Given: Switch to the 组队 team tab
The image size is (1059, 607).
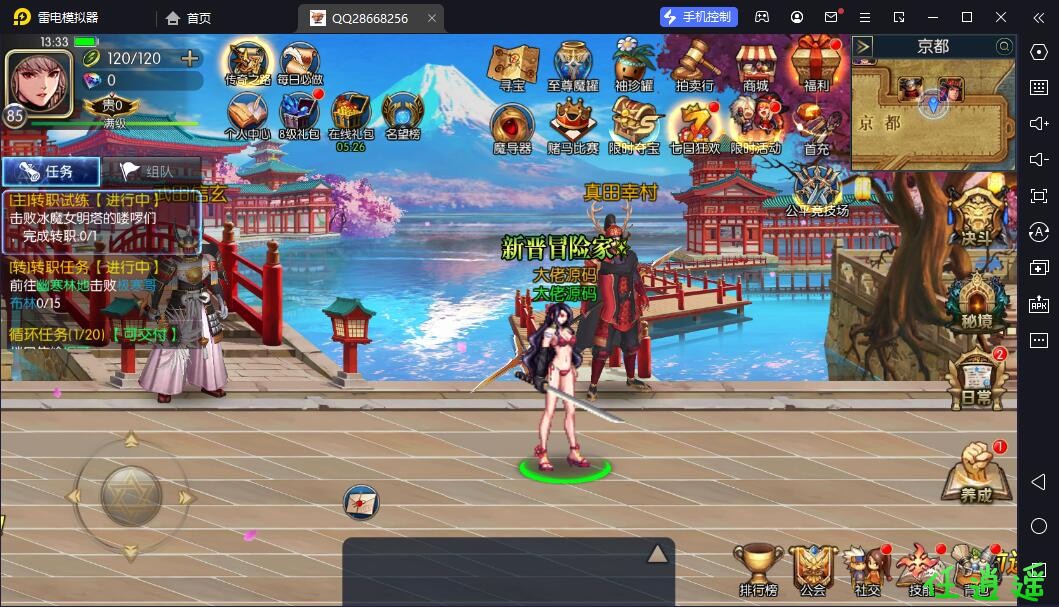Looking at the screenshot, I should (151, 171).
